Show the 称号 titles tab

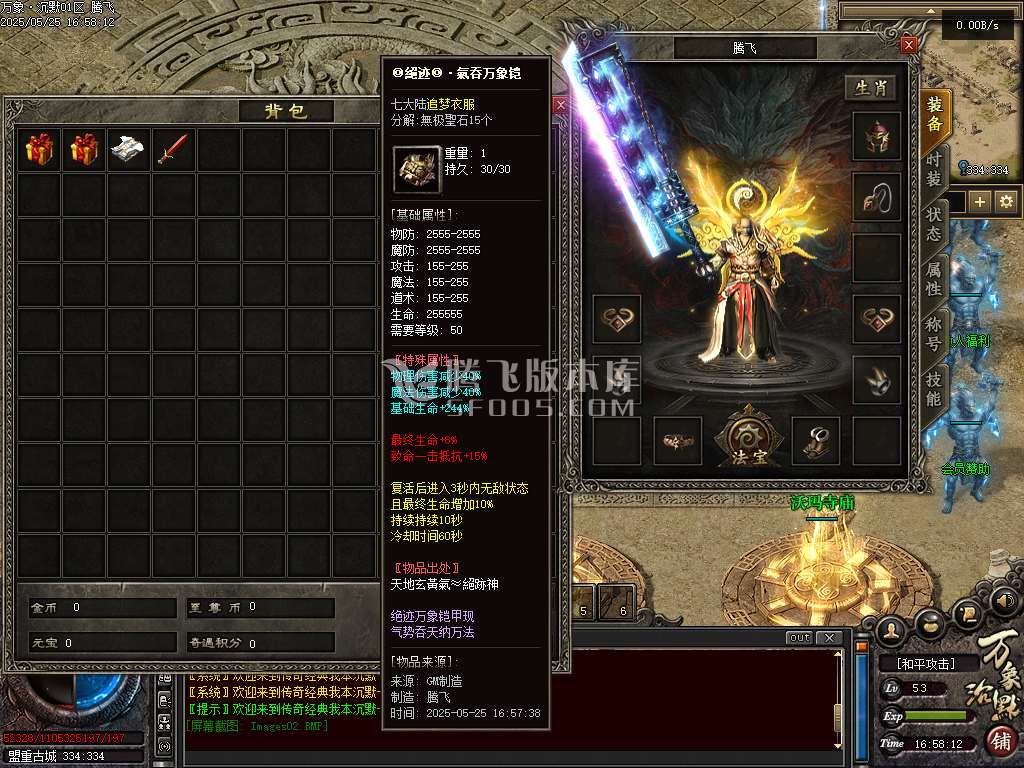[933, 333]
